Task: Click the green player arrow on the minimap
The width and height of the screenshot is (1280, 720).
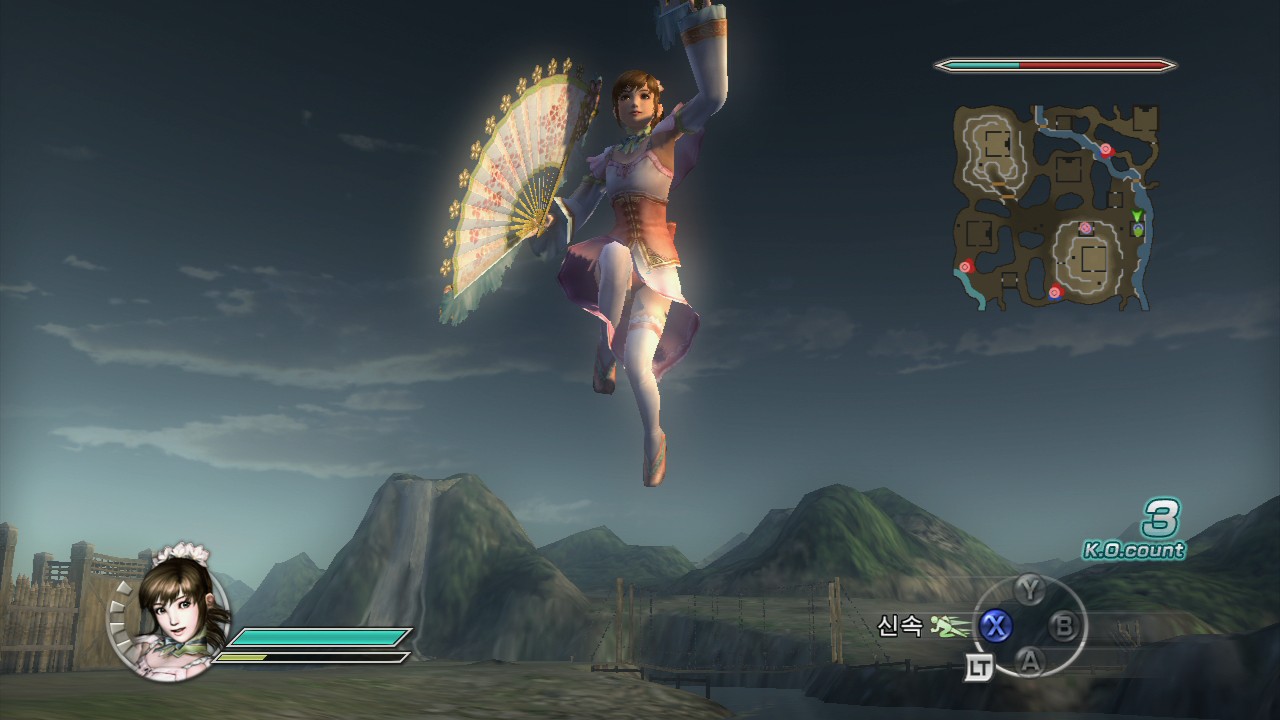Action: tap(1137, 215)
